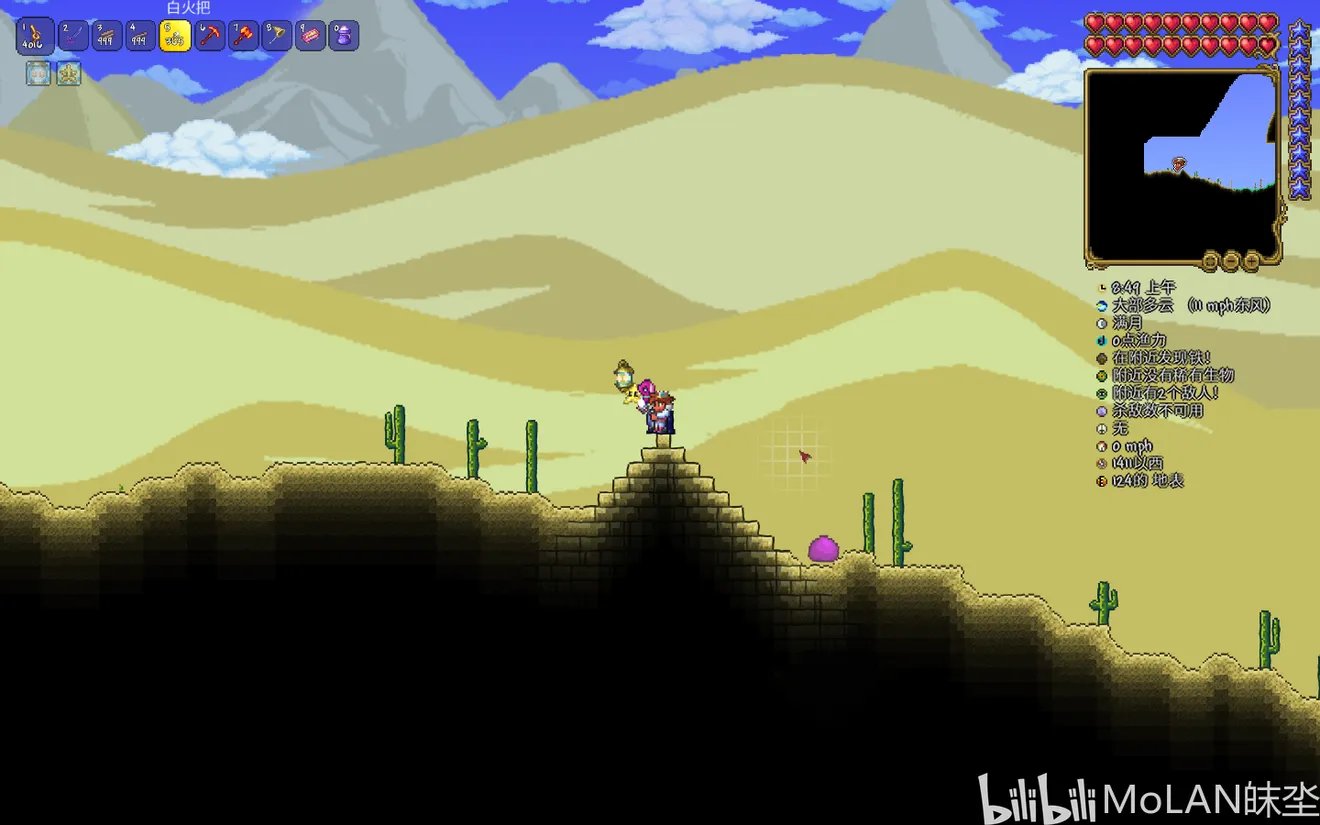Zoom out the minimap with minus button
Screen dimensions: 1320x825
click(x=1231, y=262)
